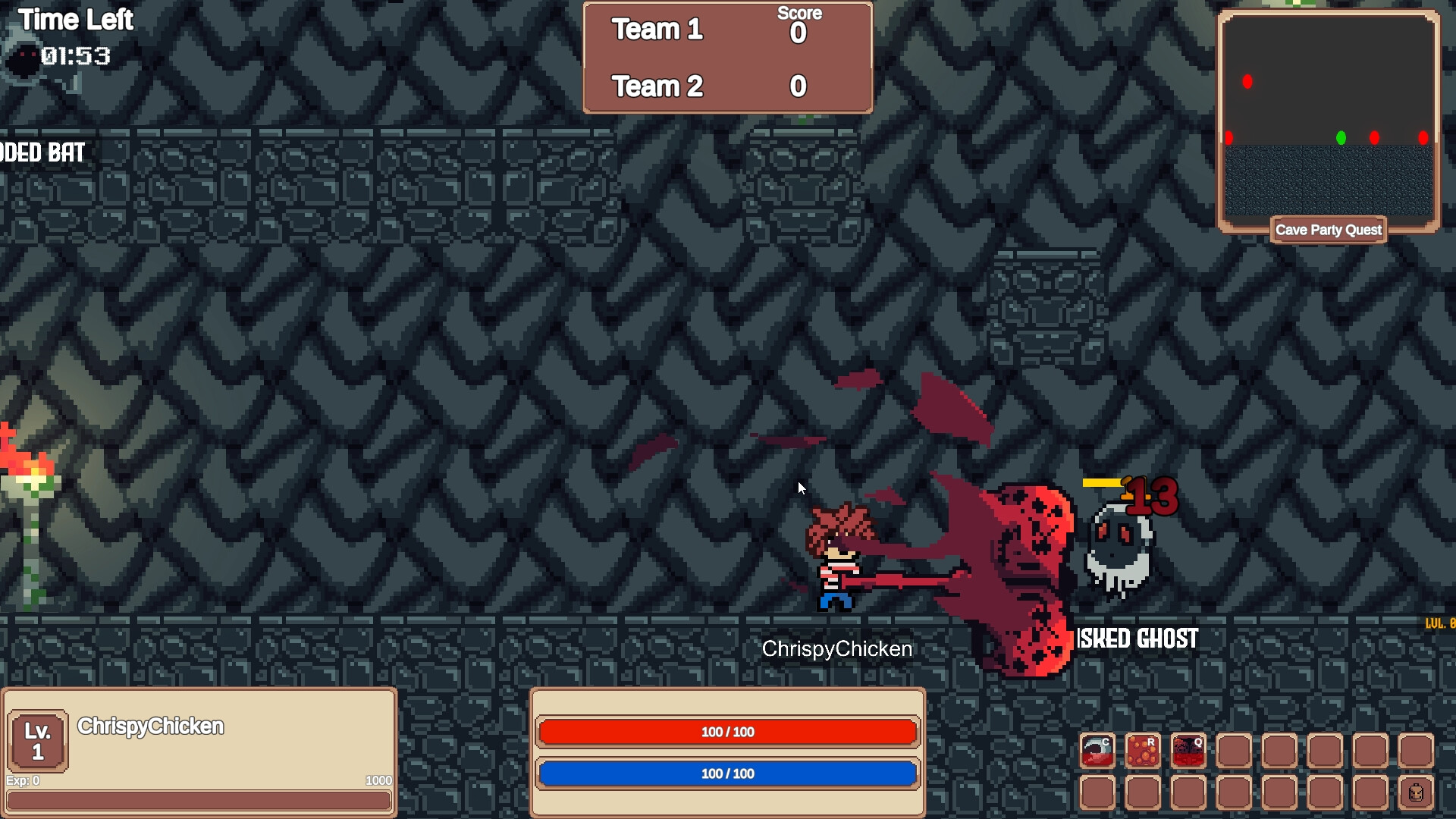This screenshot has width=1456, height=819.
Task: Click the lone red enemy dot atop the minimap
Action: point(1248,82)
